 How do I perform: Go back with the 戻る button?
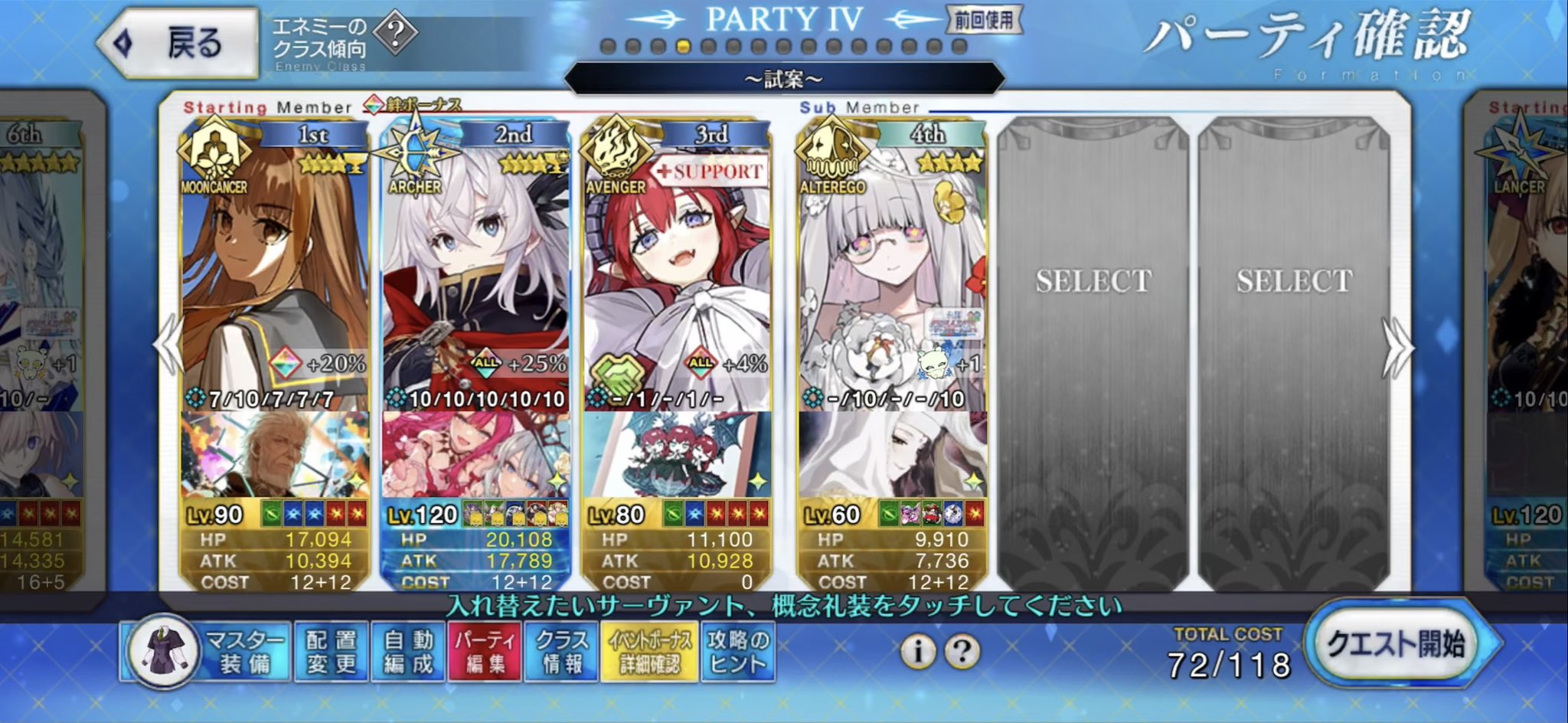coord(179,43)
